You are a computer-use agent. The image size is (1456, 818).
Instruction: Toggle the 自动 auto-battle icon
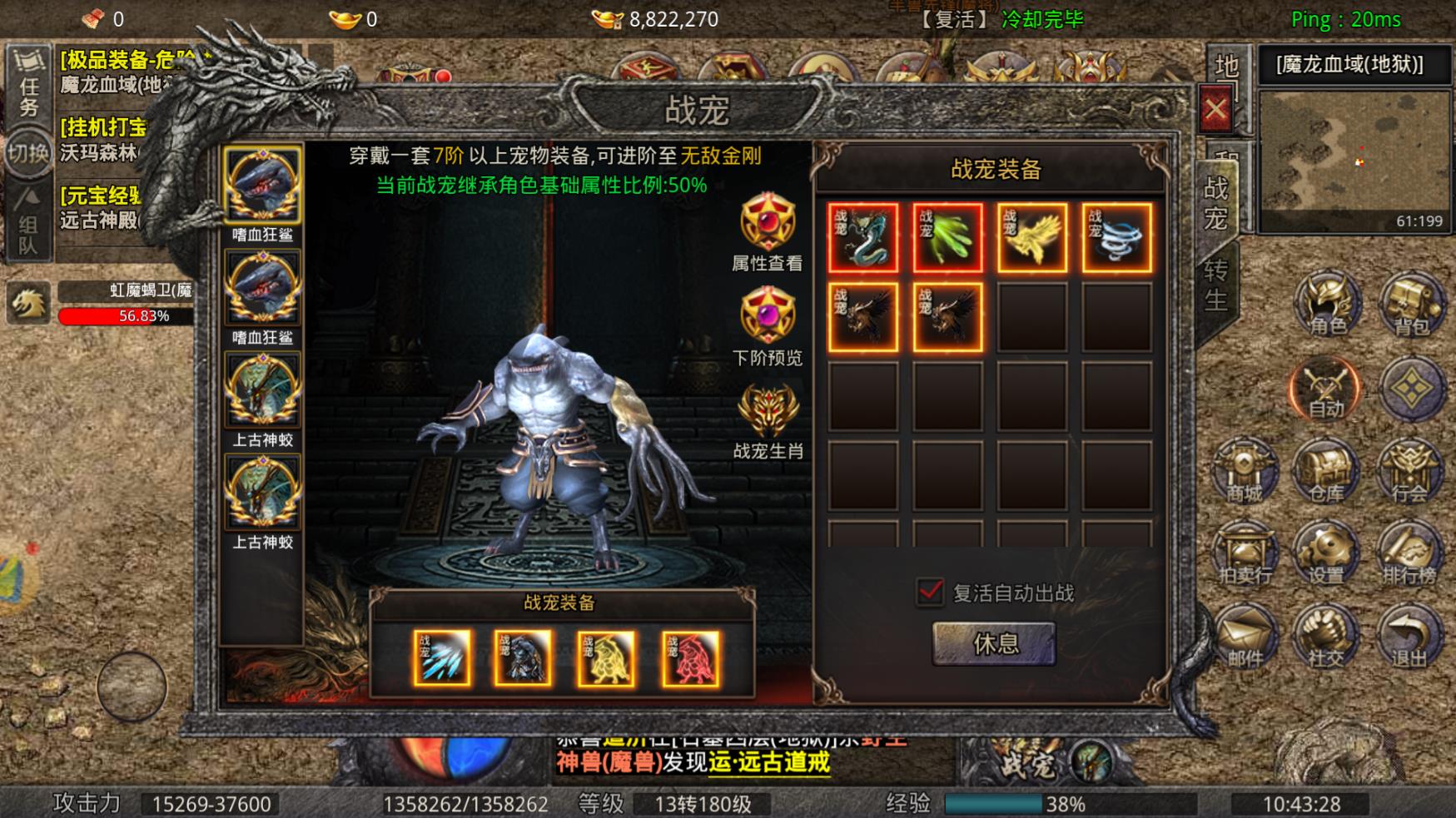click(1324, 387)
